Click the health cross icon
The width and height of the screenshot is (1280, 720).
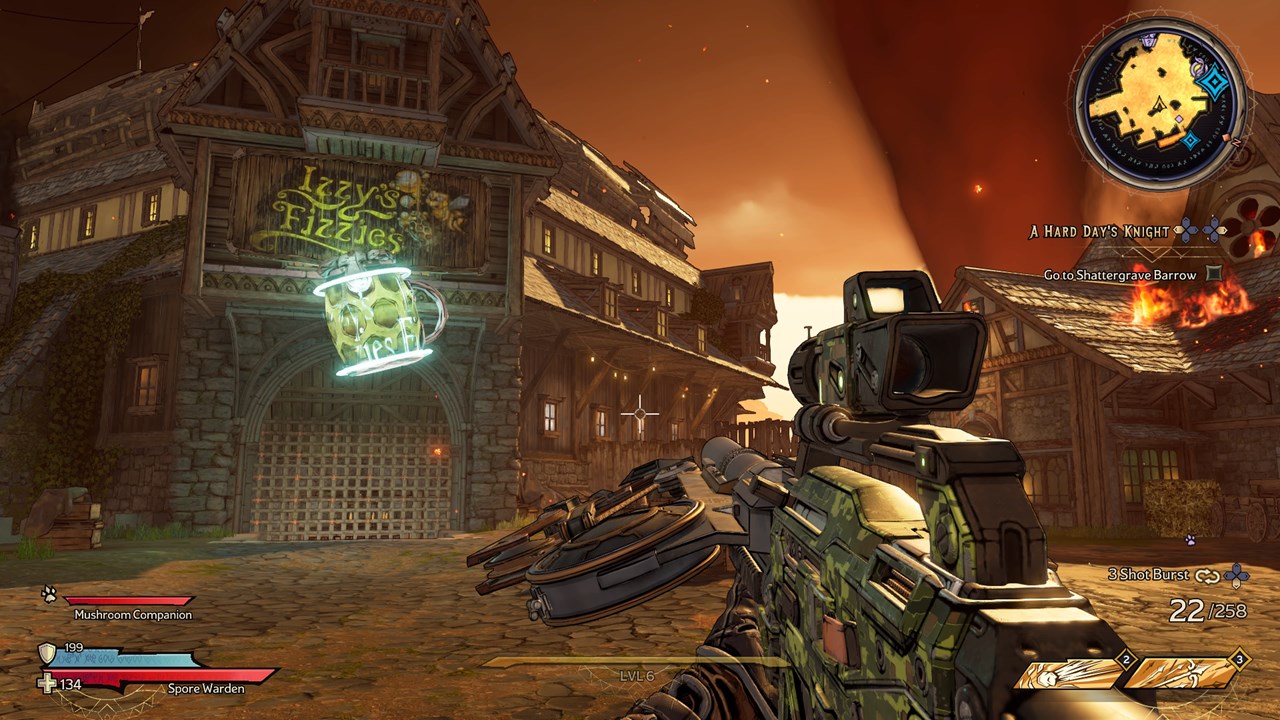[x=47, y=684]
